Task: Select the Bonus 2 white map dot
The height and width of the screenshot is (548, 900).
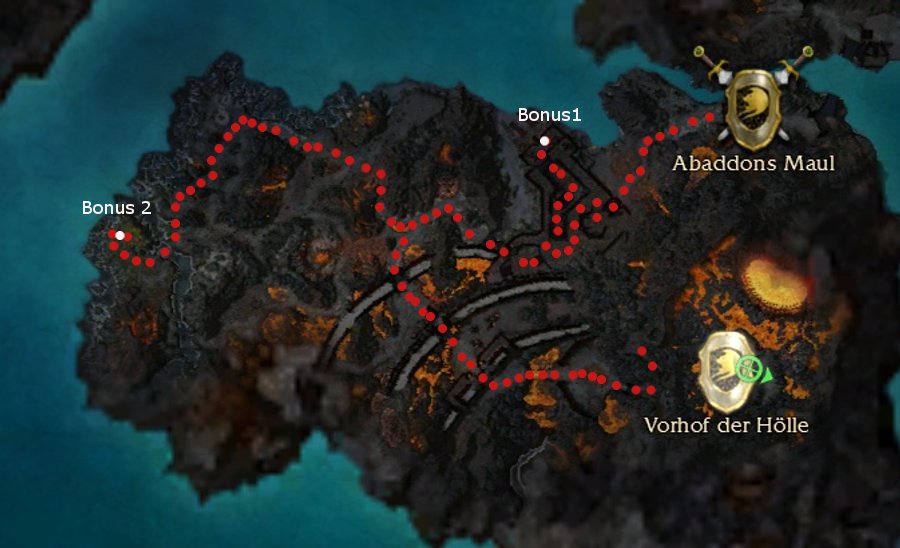Action: tap(120, 235)
